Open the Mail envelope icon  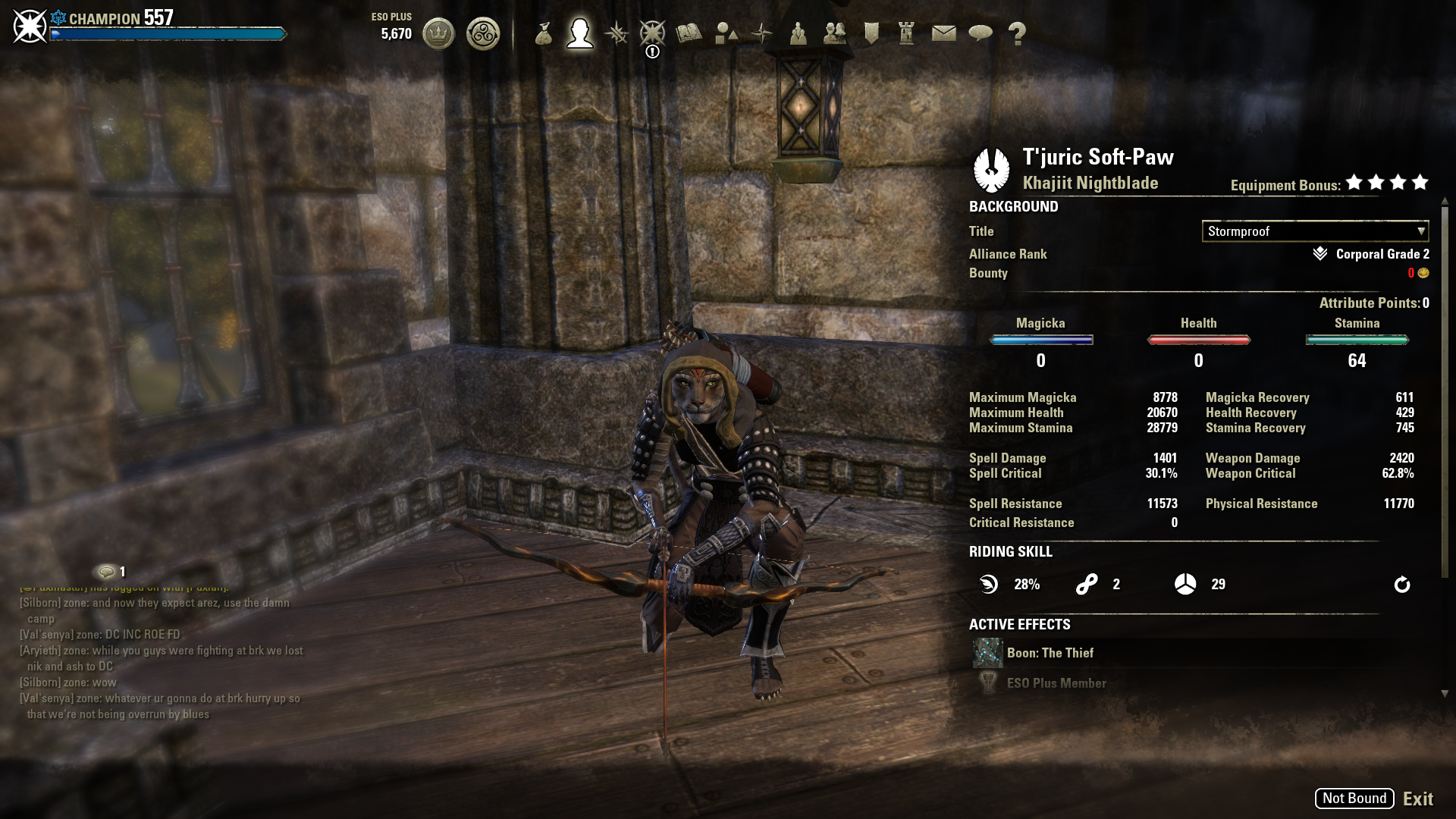[943, 33]
